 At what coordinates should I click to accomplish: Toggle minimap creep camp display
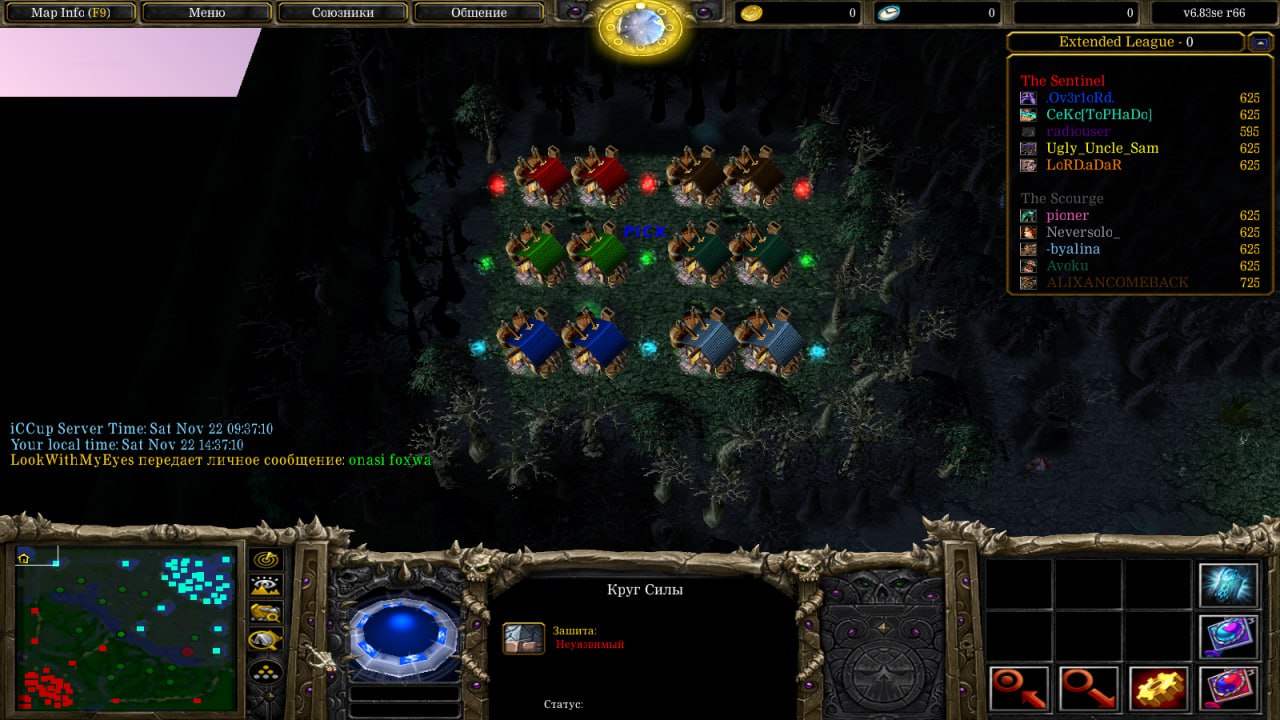coord(266,641)
